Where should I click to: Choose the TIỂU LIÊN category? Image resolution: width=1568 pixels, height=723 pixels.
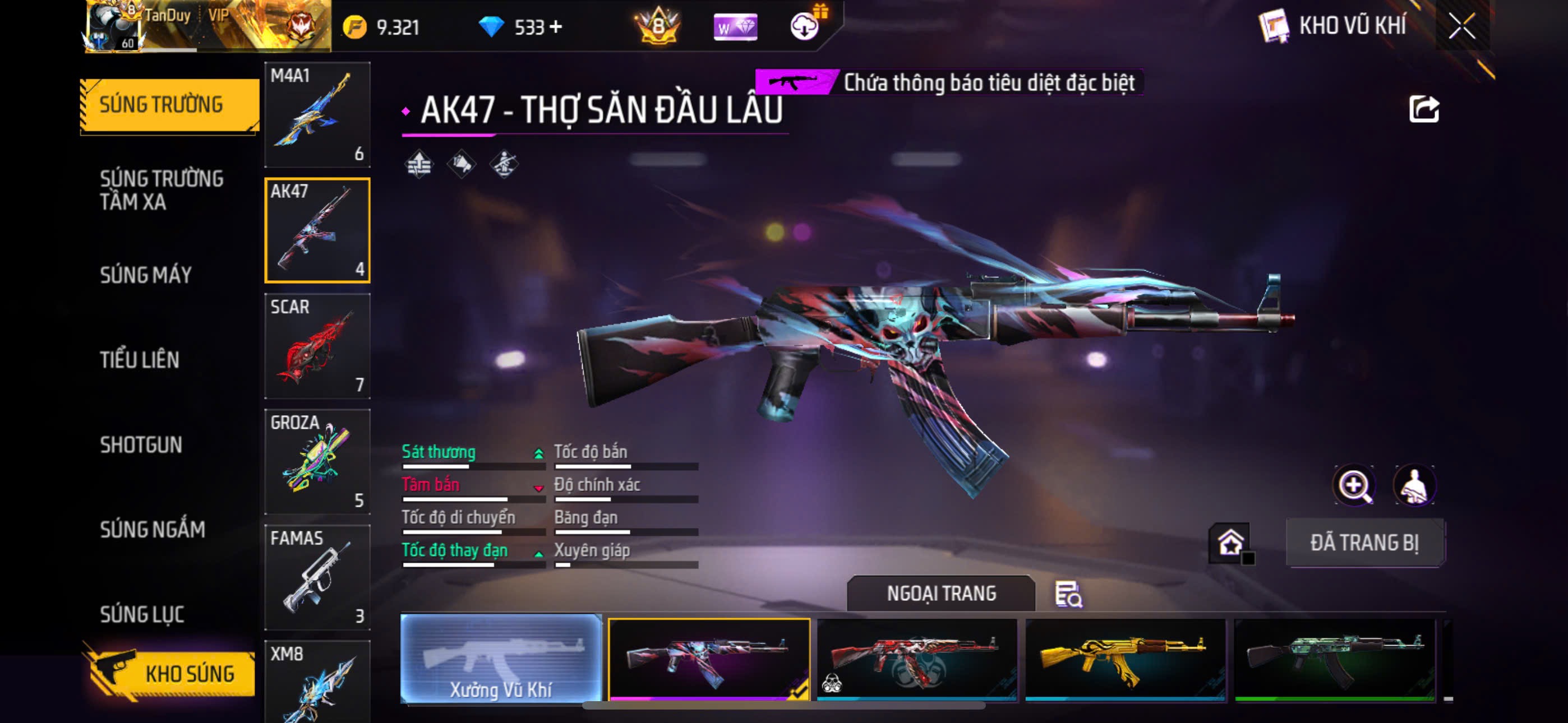click(140, 360)
